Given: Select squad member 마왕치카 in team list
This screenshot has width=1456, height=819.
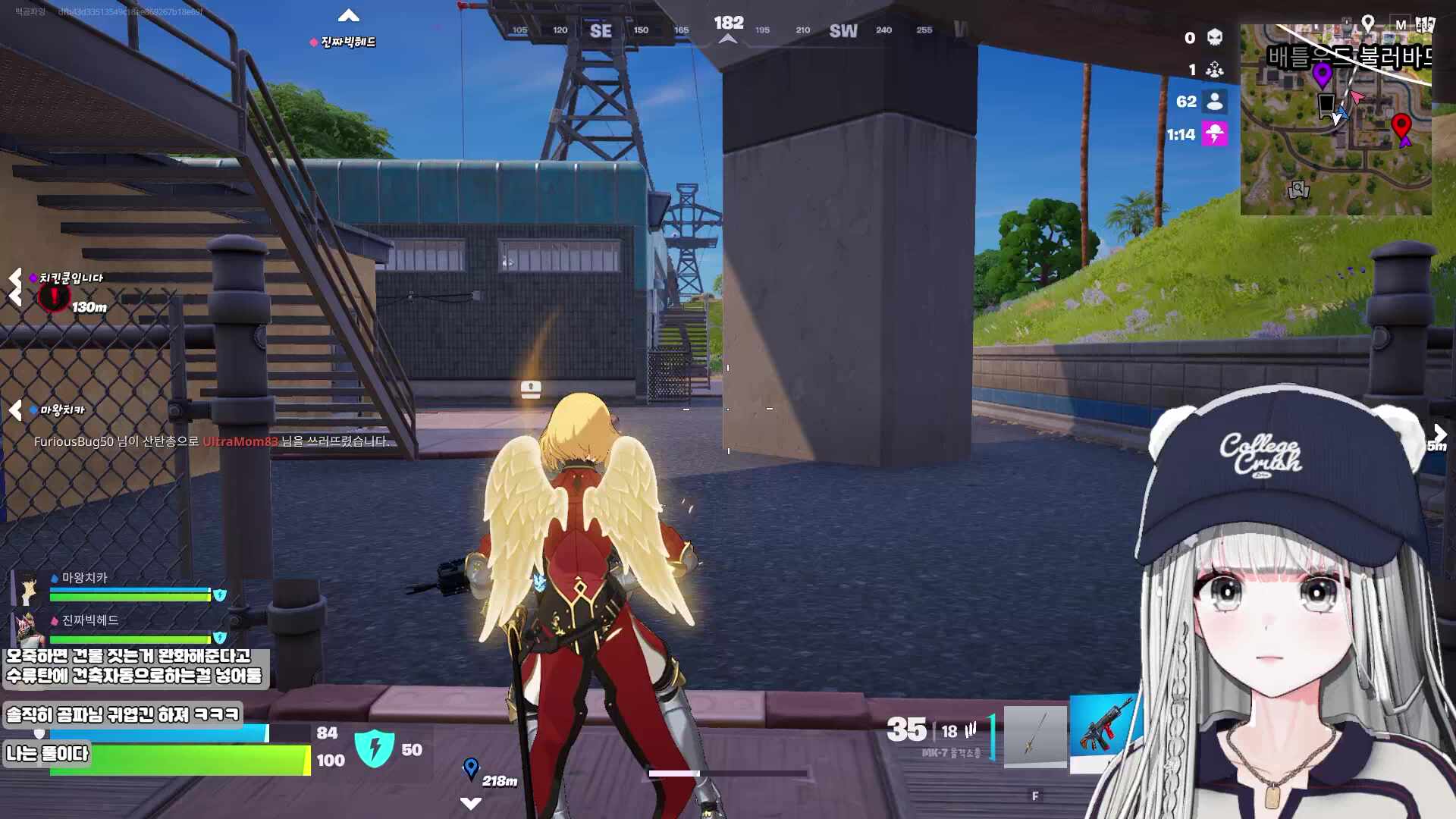Looking at the screenshot, I should point(83,578).
